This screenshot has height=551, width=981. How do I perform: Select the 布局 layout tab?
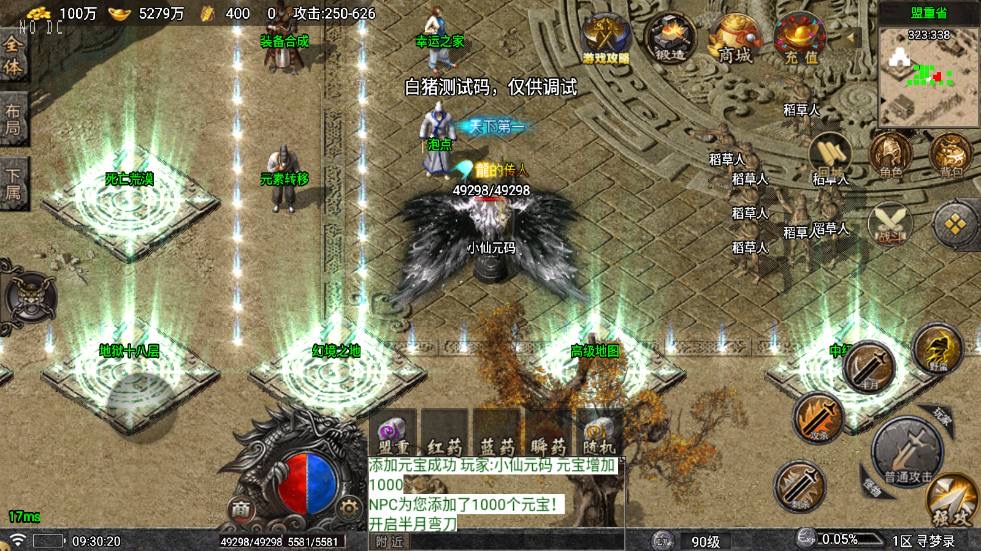click(x=13, y=120)
